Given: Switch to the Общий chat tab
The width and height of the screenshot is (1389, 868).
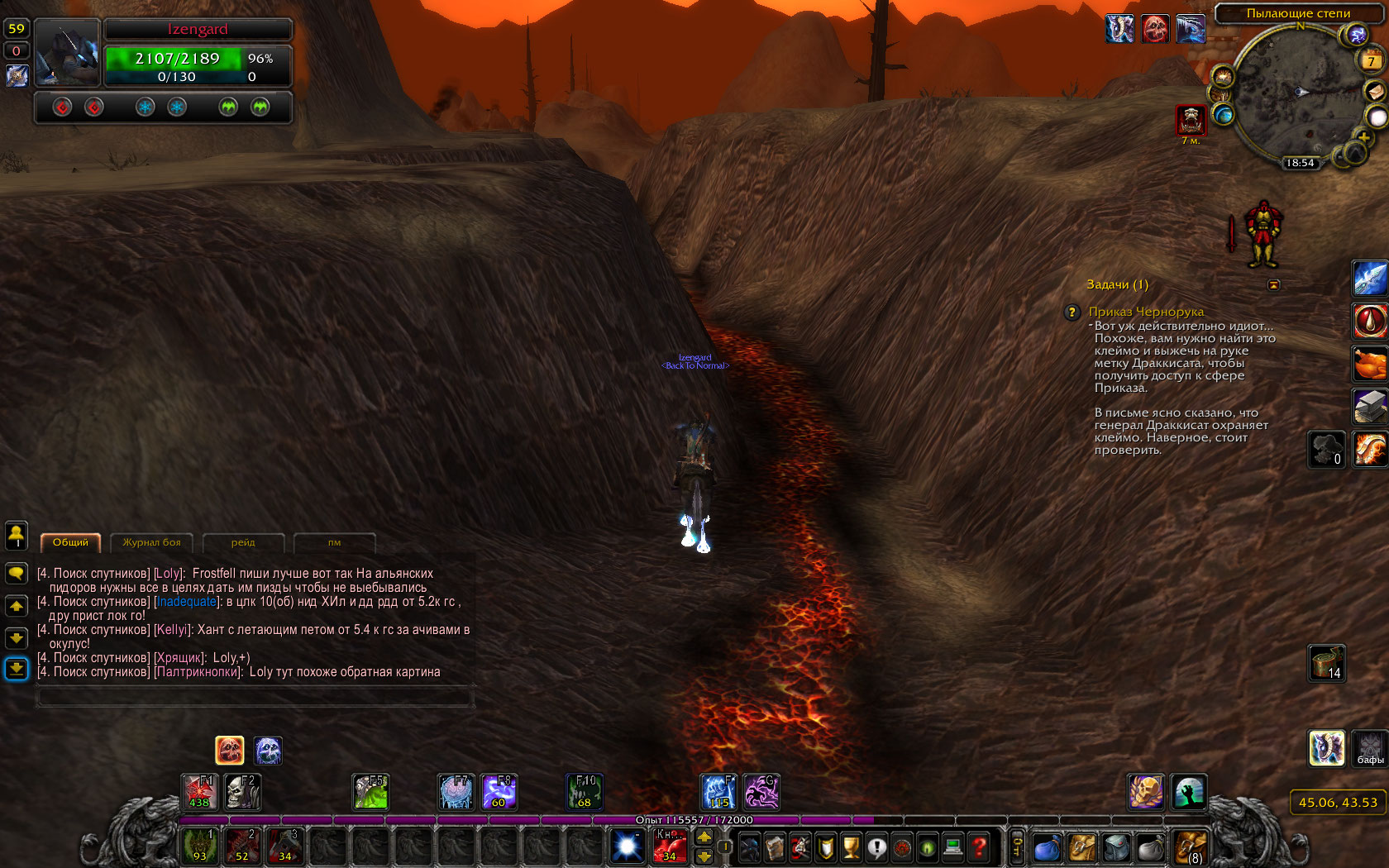Looking at the screenshot, I should (x=70, y=542).
